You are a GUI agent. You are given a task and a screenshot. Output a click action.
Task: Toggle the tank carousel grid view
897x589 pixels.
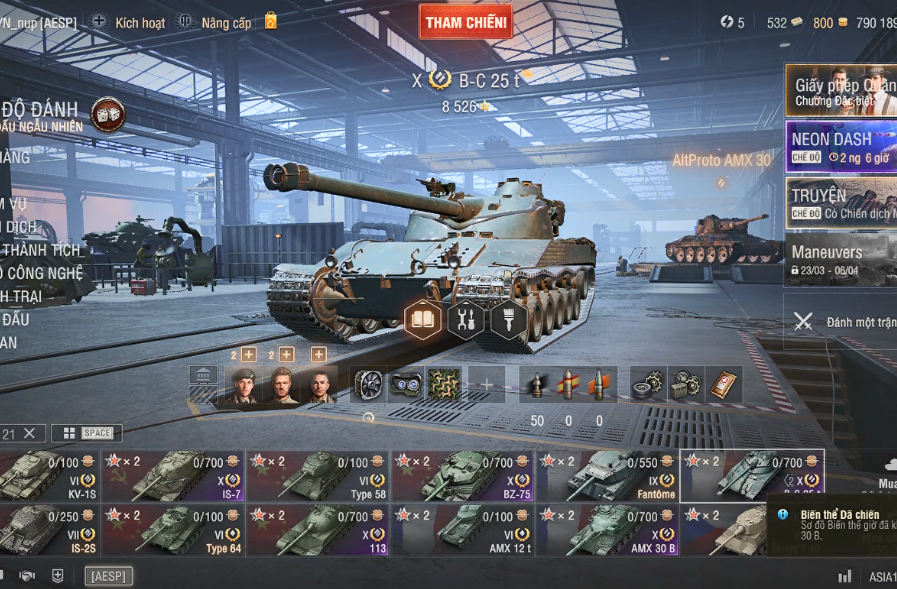click(x=69, y=433)
